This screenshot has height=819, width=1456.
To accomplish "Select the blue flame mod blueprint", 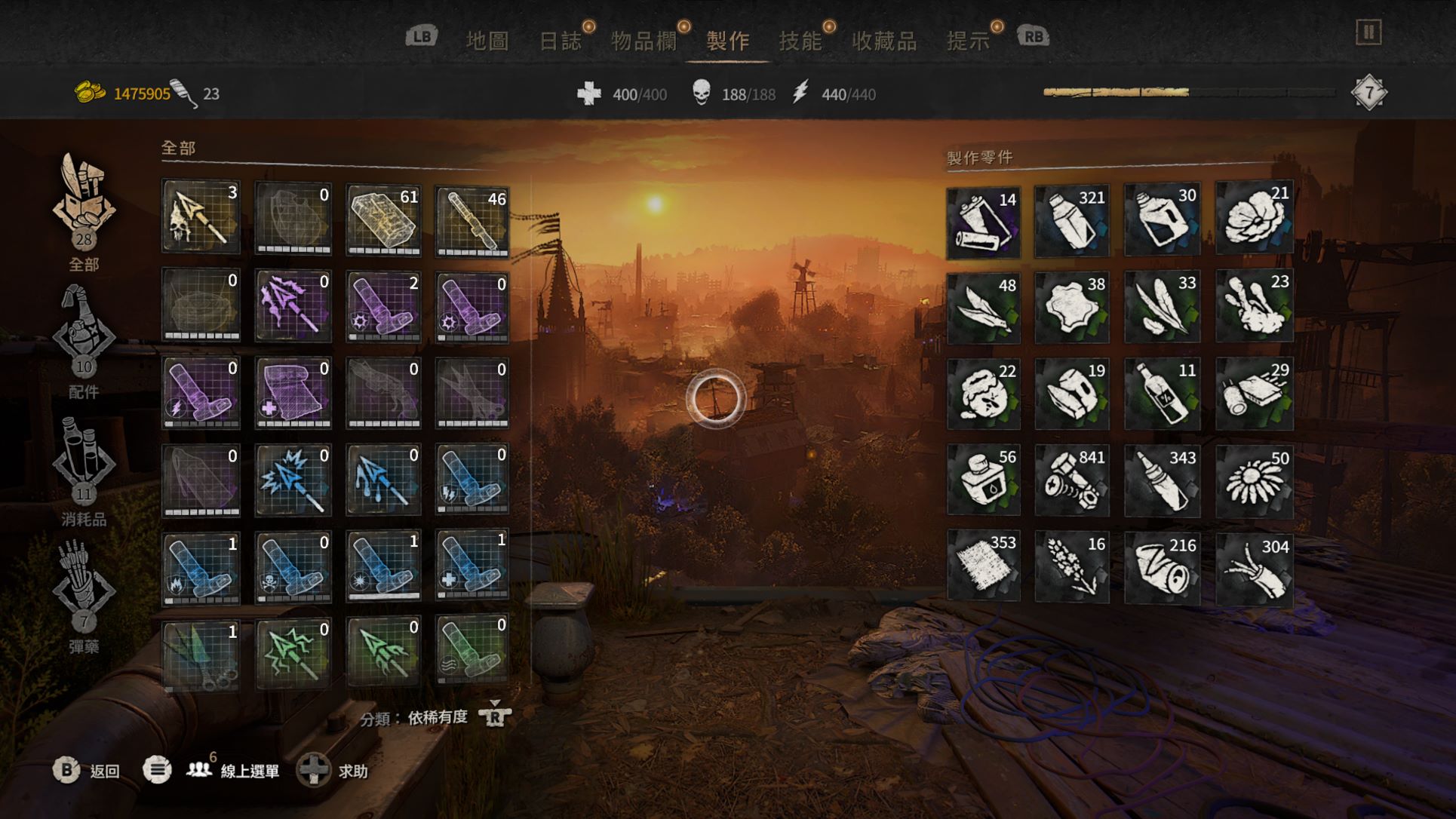I will pos(201,568).
